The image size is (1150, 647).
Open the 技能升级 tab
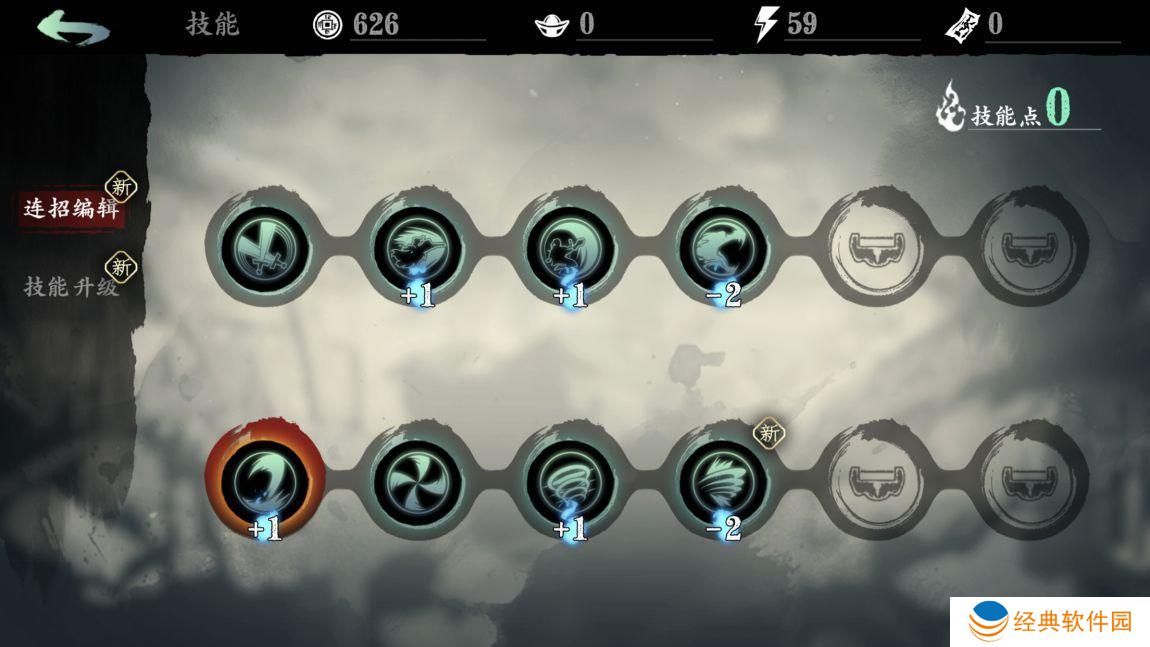click(x=71, y=287)
